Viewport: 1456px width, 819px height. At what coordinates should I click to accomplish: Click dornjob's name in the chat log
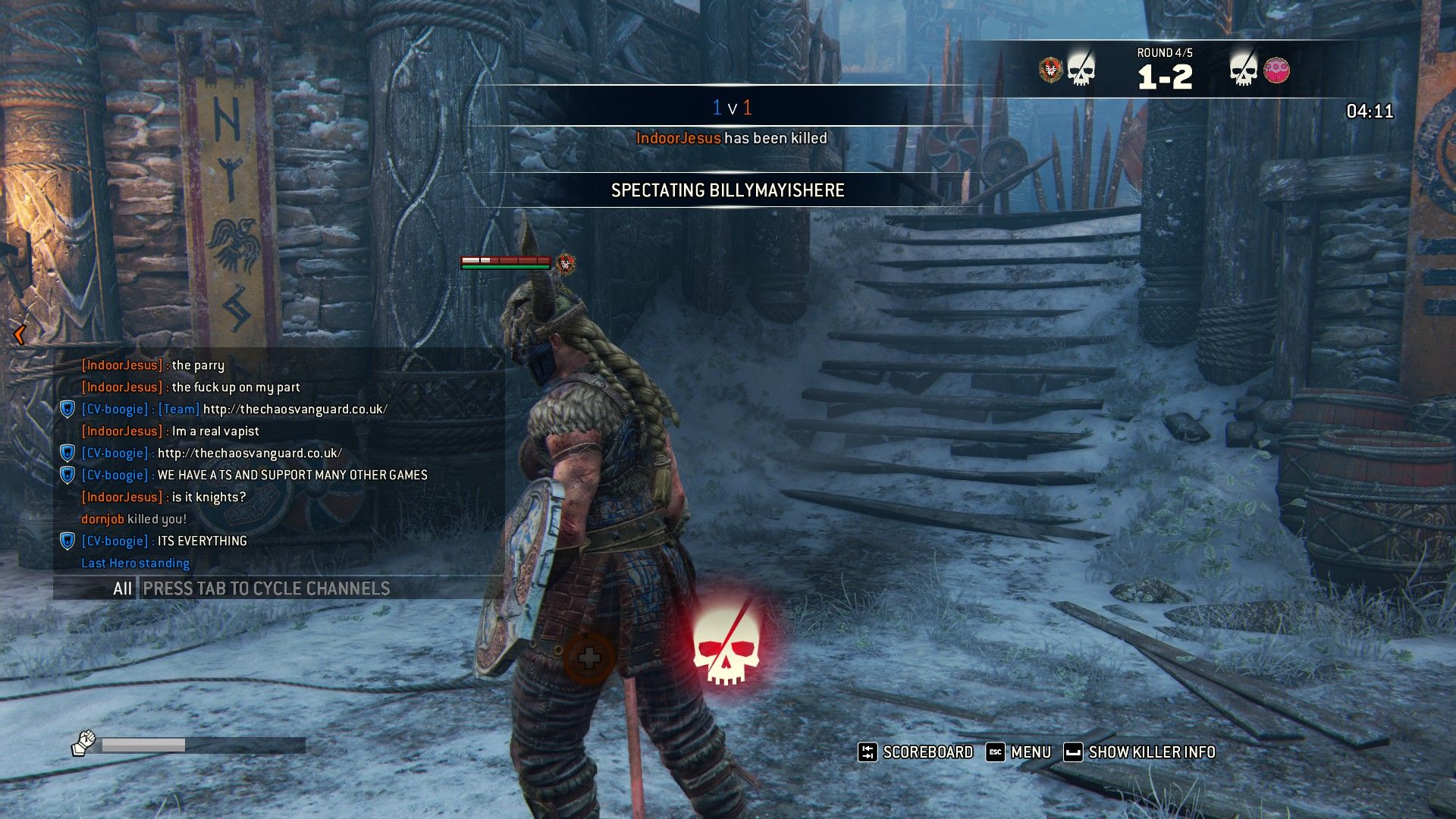102,519
